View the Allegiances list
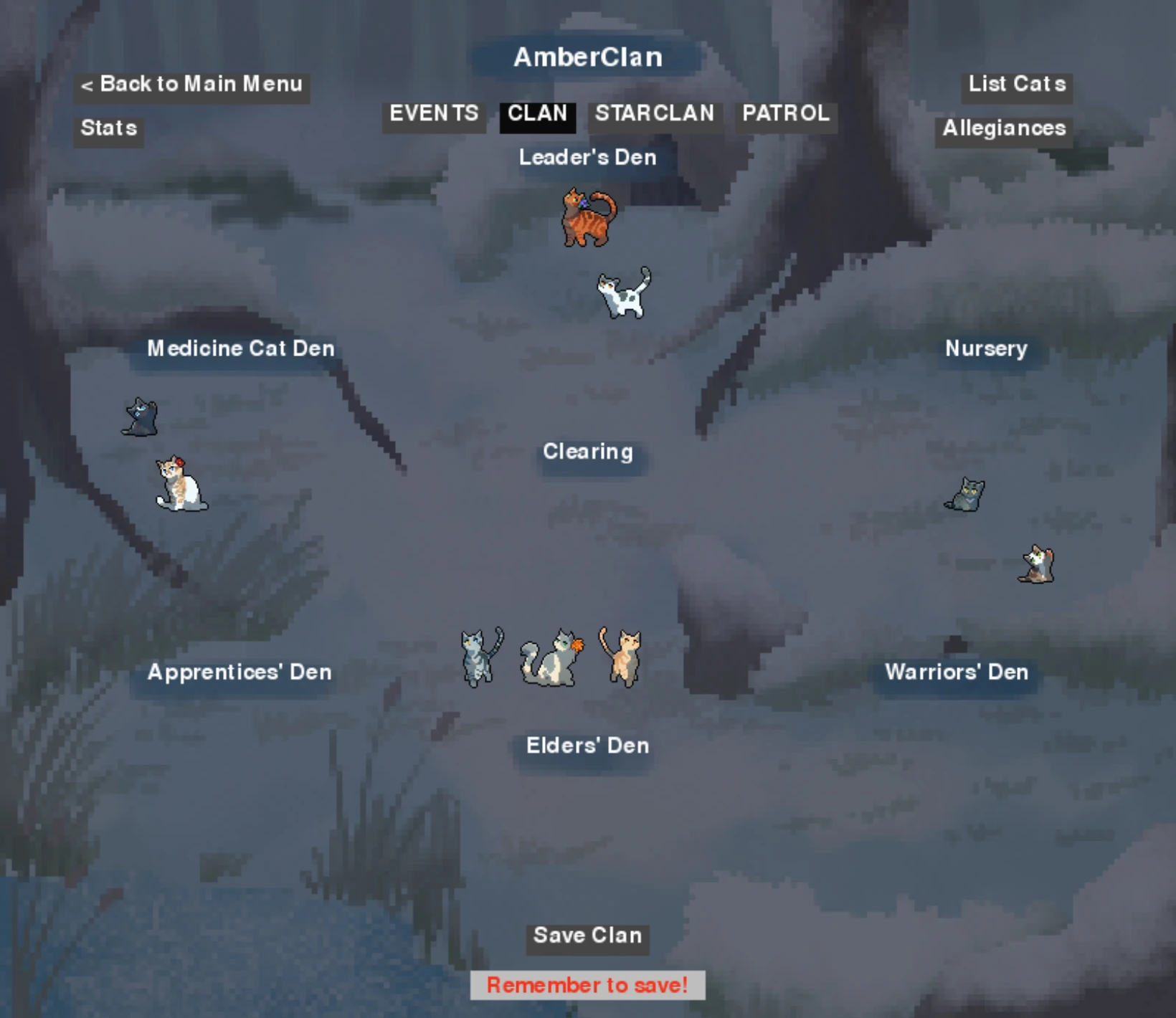Viewport: 1176px width, 1018px height. click(x=1002, y=128)
